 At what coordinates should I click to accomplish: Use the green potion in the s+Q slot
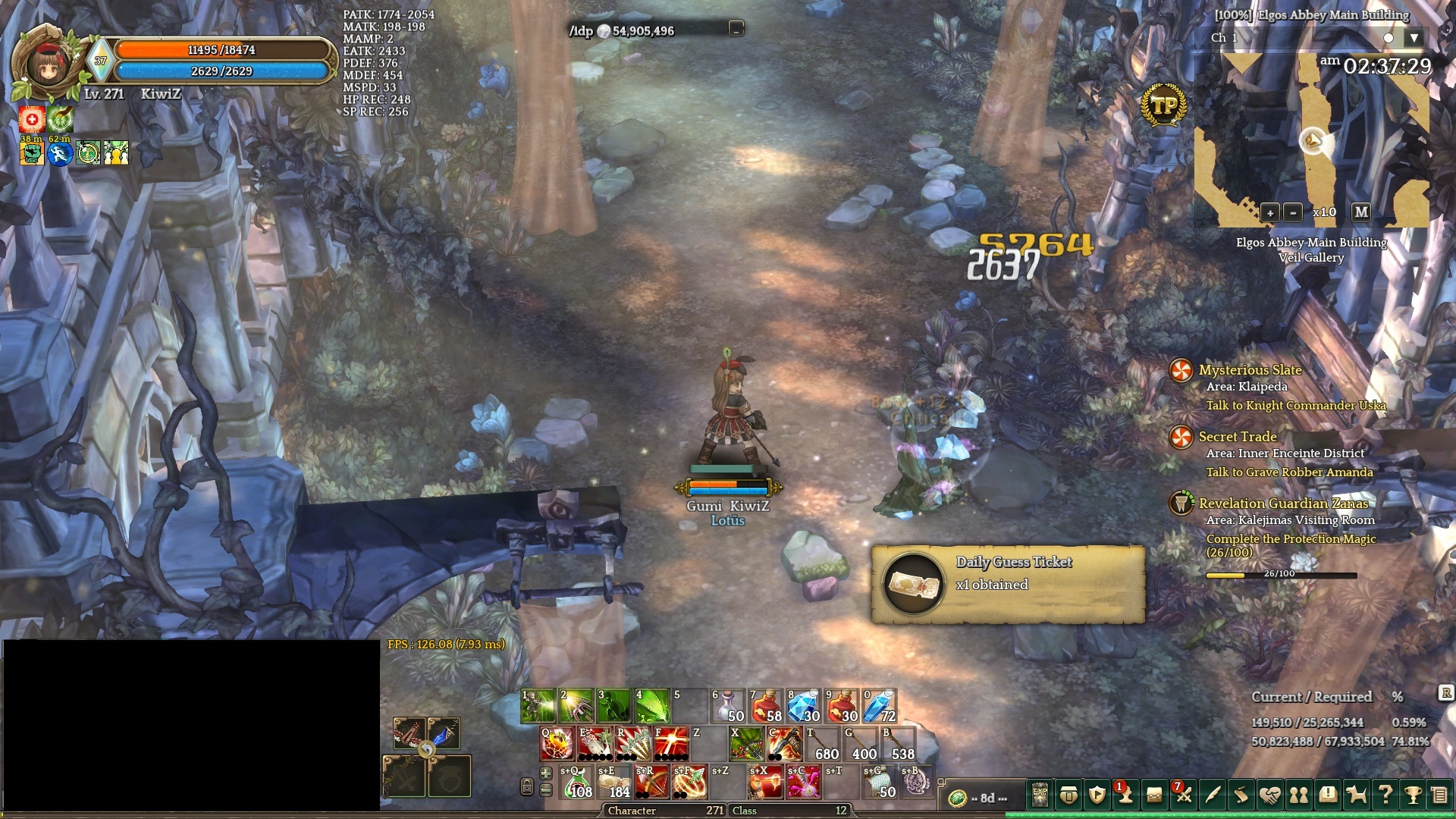[576, 782]
